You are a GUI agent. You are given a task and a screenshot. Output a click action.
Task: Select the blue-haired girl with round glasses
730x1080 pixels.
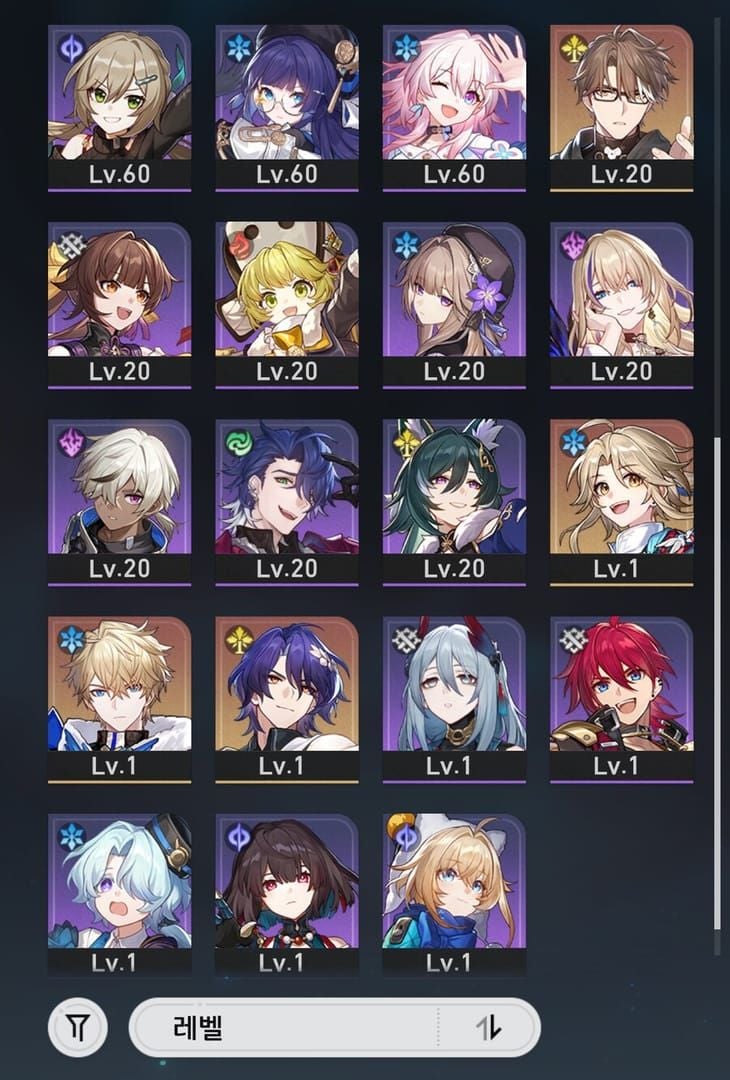click(x=287, y=100)
